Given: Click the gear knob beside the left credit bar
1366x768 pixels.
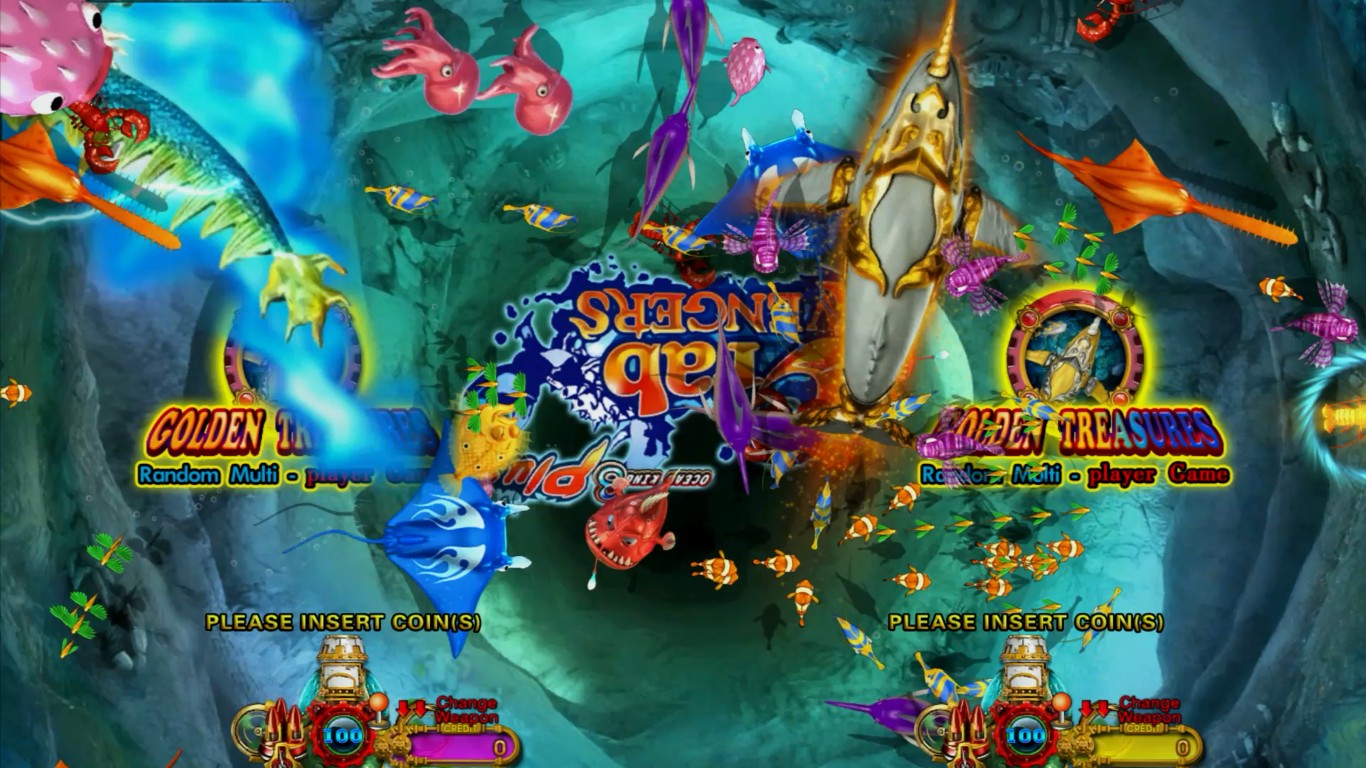Looking at the screenshot, I should [397, 743].
